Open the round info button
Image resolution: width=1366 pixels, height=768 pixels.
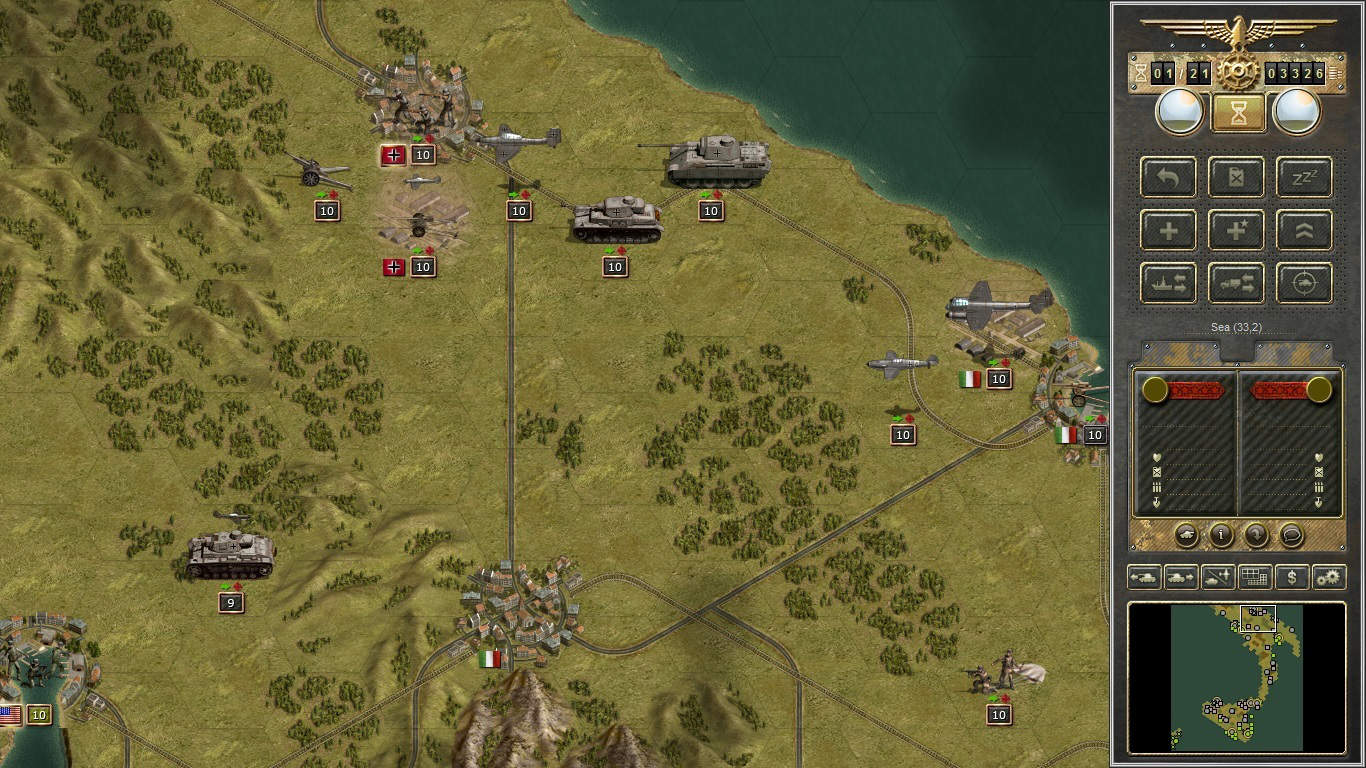1221,535
